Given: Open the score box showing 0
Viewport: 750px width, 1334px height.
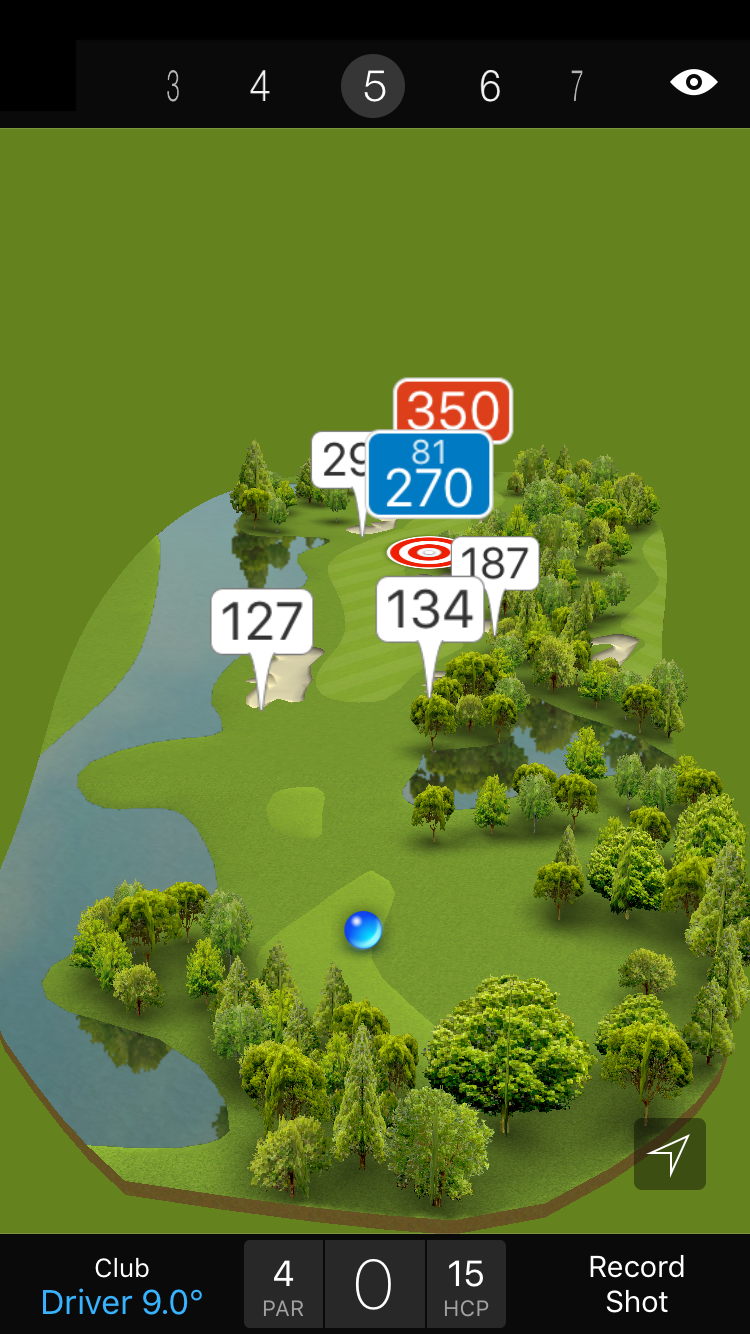Looking at the screenshot, I should pyautogui.click(x=374, y=1285).
